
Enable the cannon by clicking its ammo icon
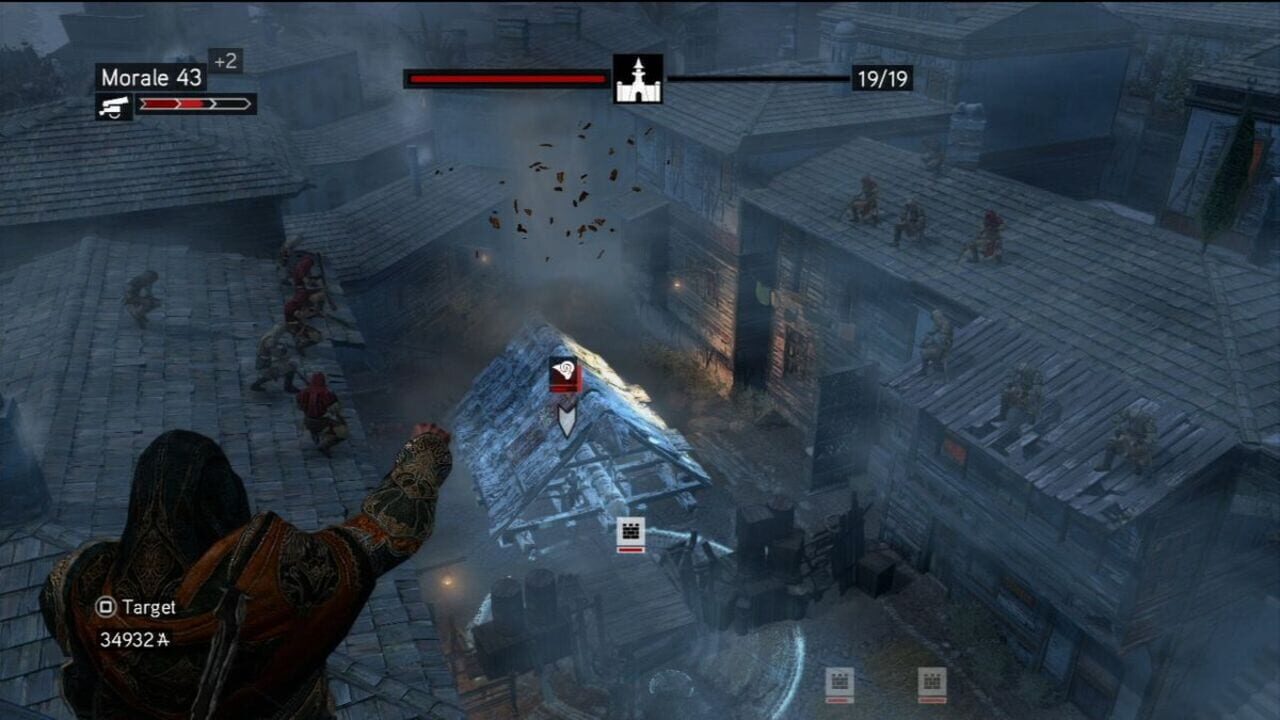[113, 104]
